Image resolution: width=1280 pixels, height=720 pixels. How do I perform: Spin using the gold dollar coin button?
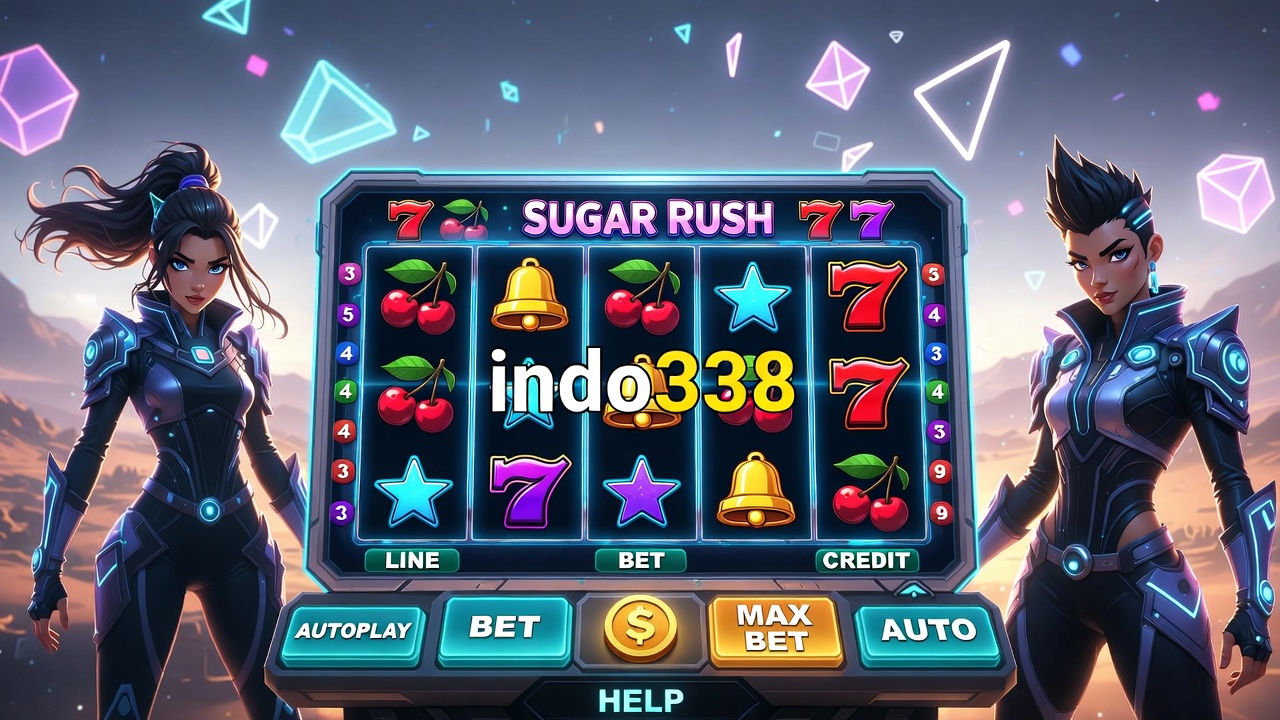click(641, 629)
